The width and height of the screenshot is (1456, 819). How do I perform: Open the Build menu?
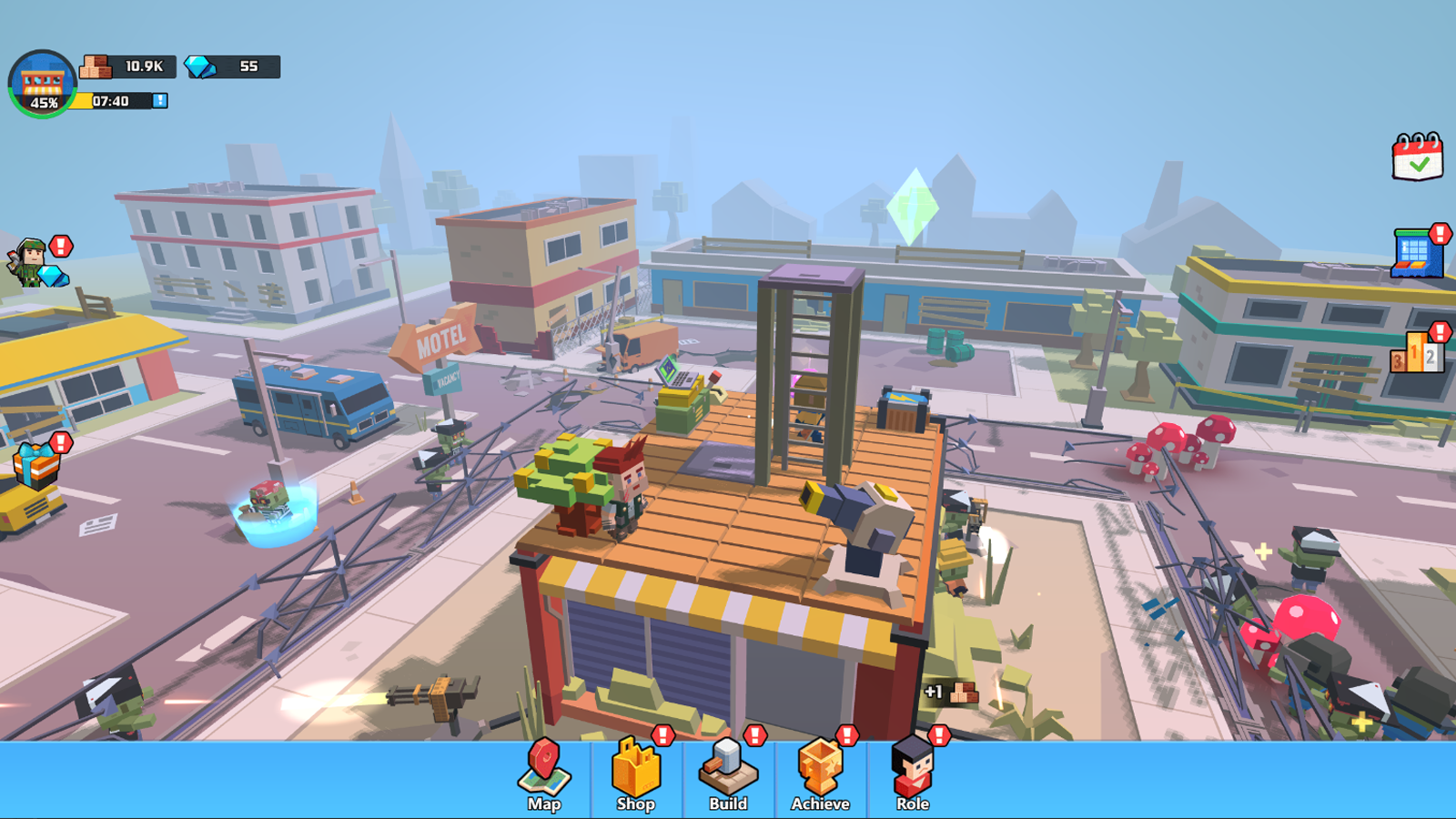(728, 778)
